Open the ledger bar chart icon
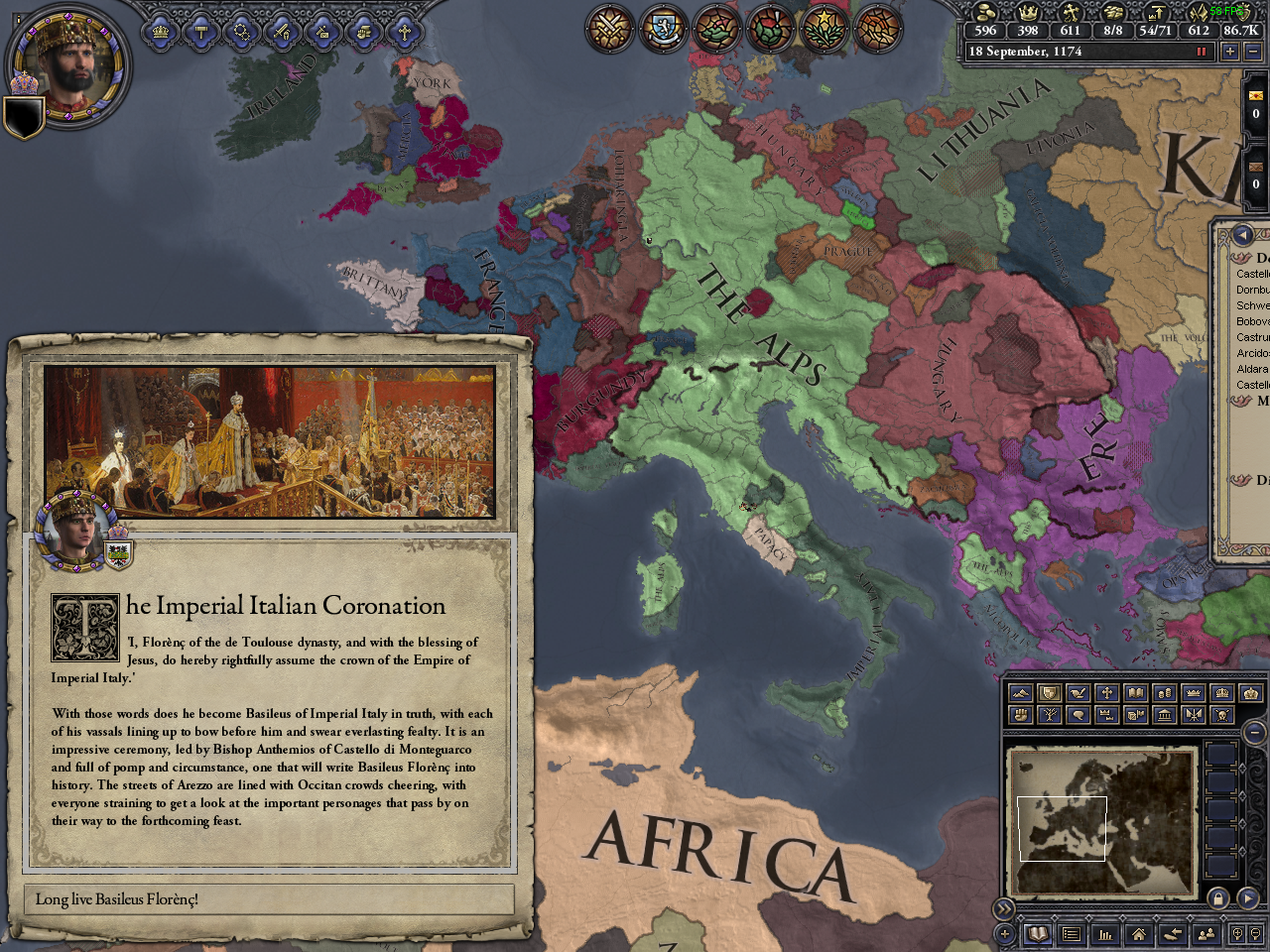 point(1106,933)
